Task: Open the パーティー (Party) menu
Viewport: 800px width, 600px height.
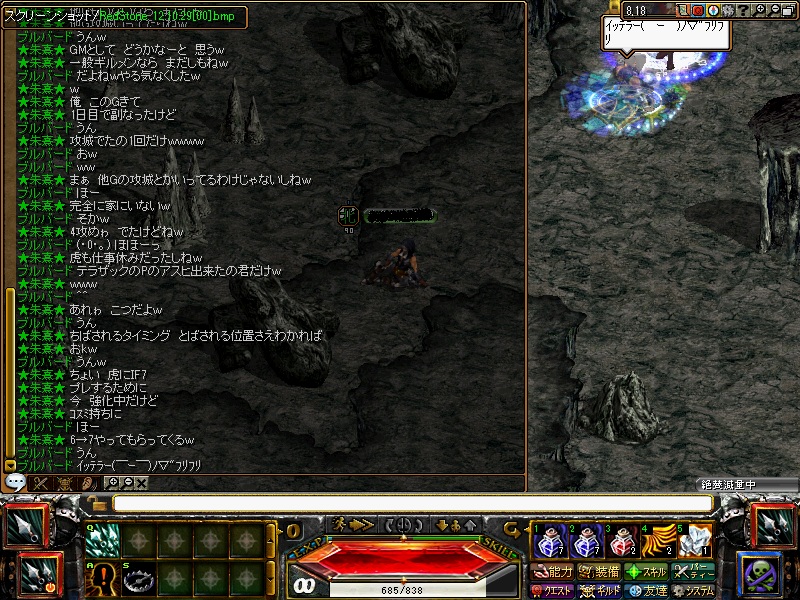Action: 693,572
